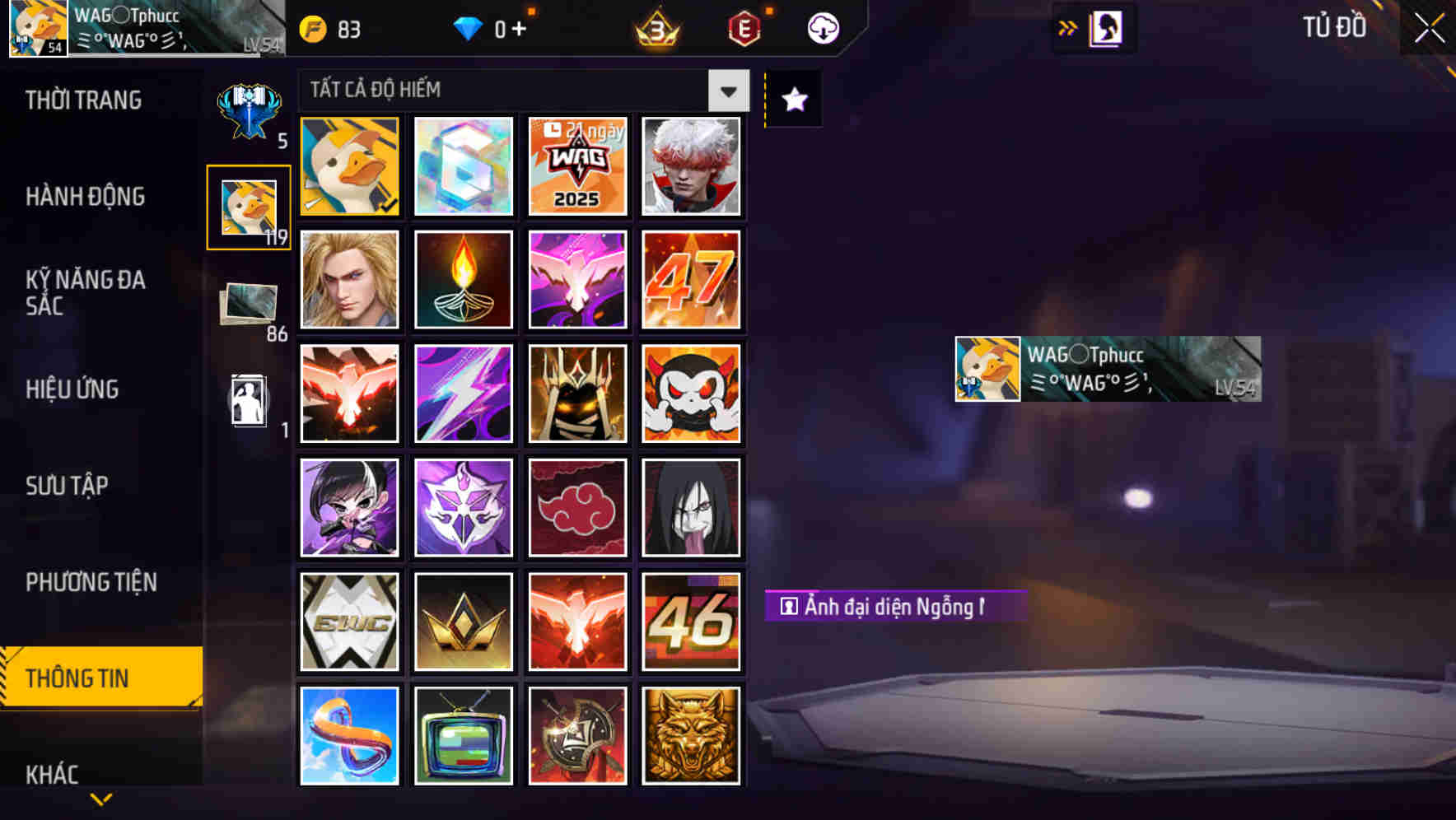Screen dimensions: 1456x820
Task: Enable the wardrobe preview toggle near TỦ ĐỒ
Action: click(1104, 27)
